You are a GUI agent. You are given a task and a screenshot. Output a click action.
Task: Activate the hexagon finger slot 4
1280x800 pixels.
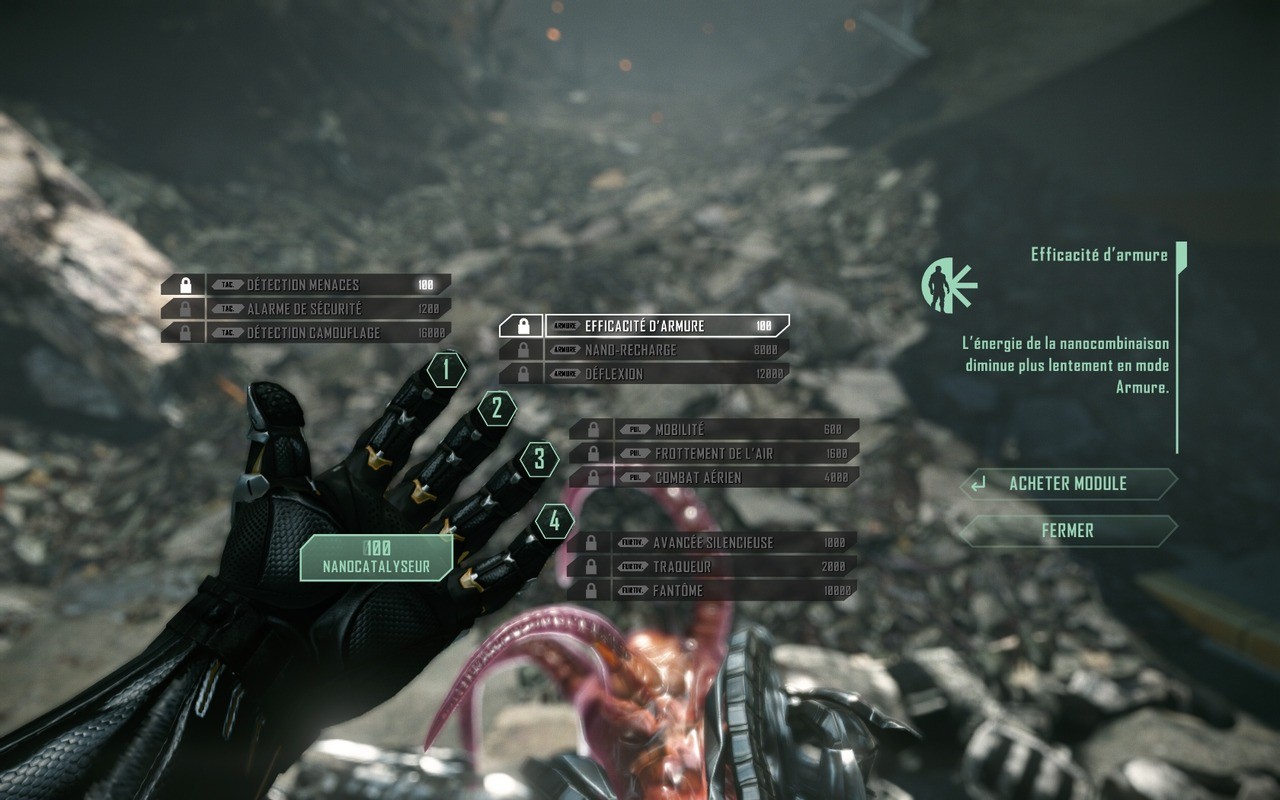pos(554,521)
